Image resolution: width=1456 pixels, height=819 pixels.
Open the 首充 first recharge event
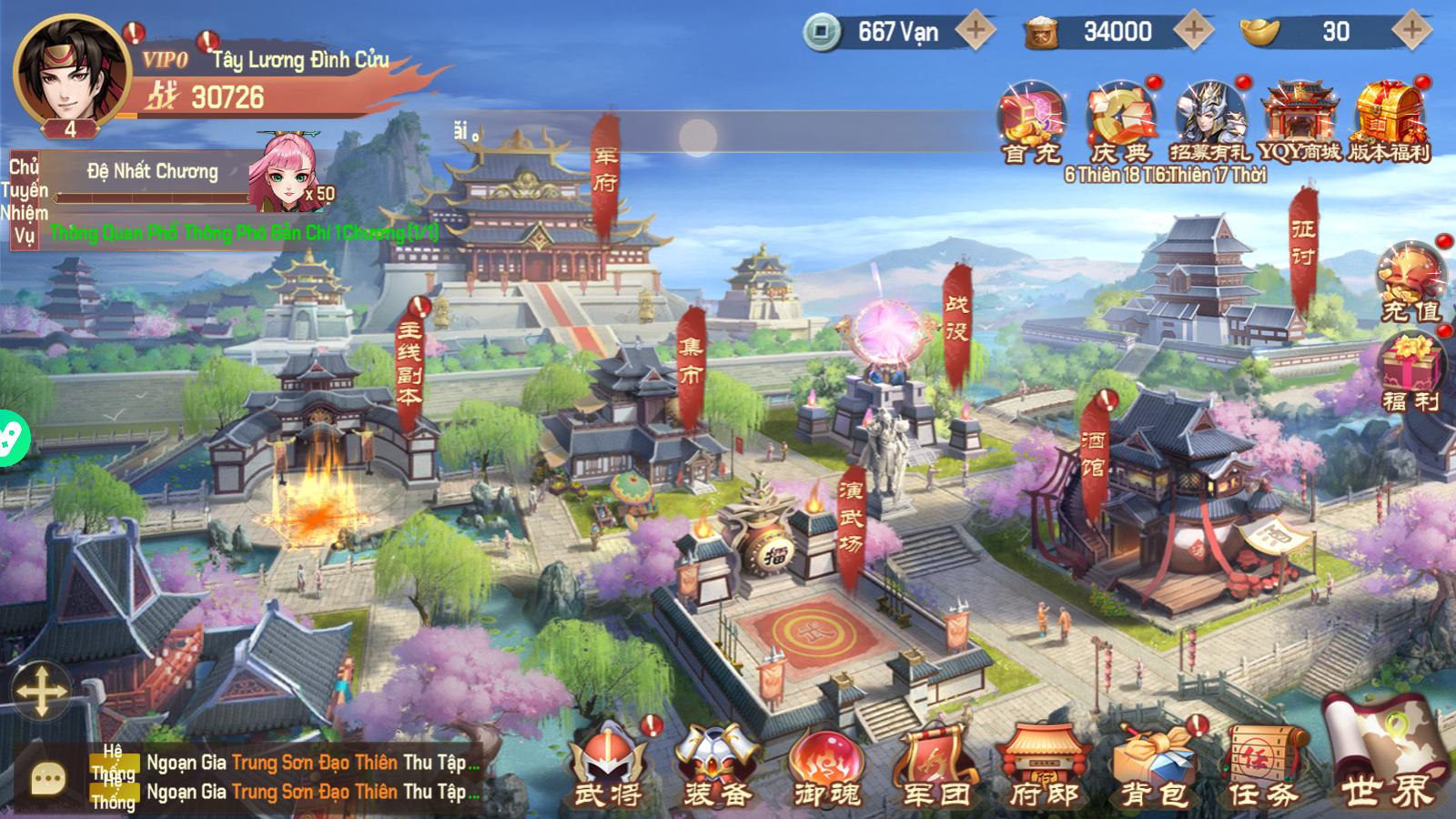click(x=1032, y=120)
